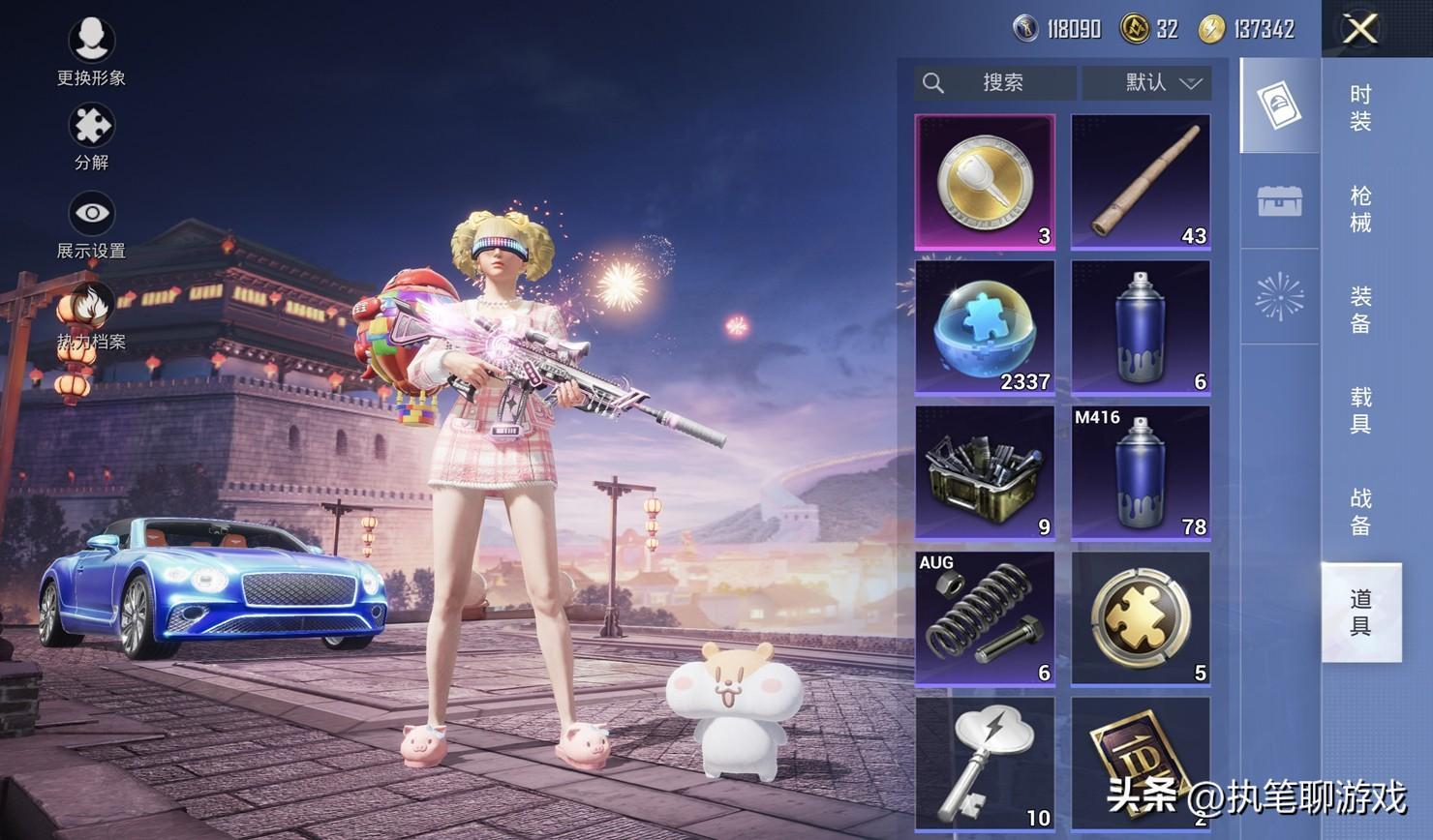Image resolution: width=1433 pixels, height=840 pixels.
Task: Open the 载具 vehicles tab
Action: (1360, 410)
